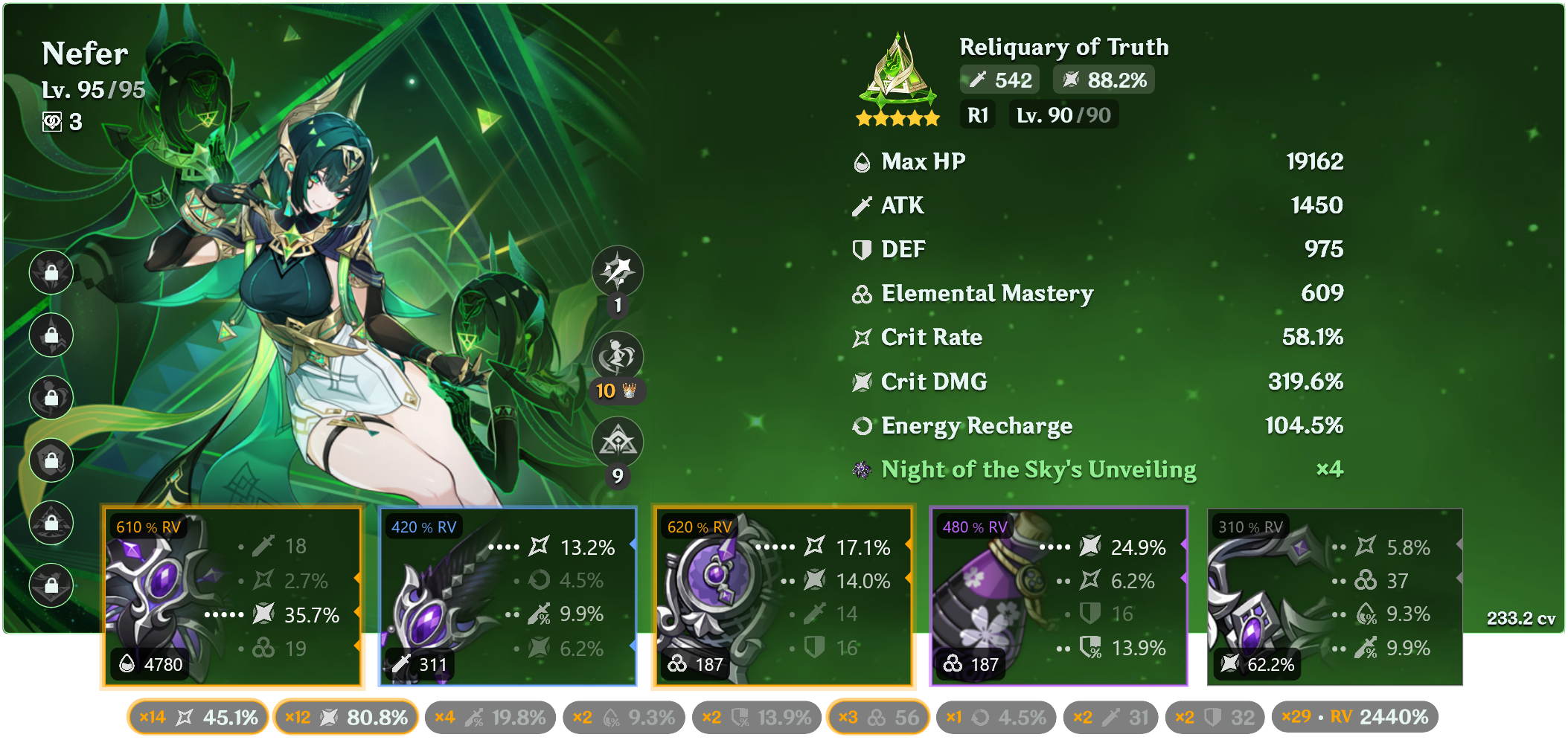Select the highlighted Crit DMG 80.8% substat total
This screenshot has width=1568, height=740.
pos(346,717)
